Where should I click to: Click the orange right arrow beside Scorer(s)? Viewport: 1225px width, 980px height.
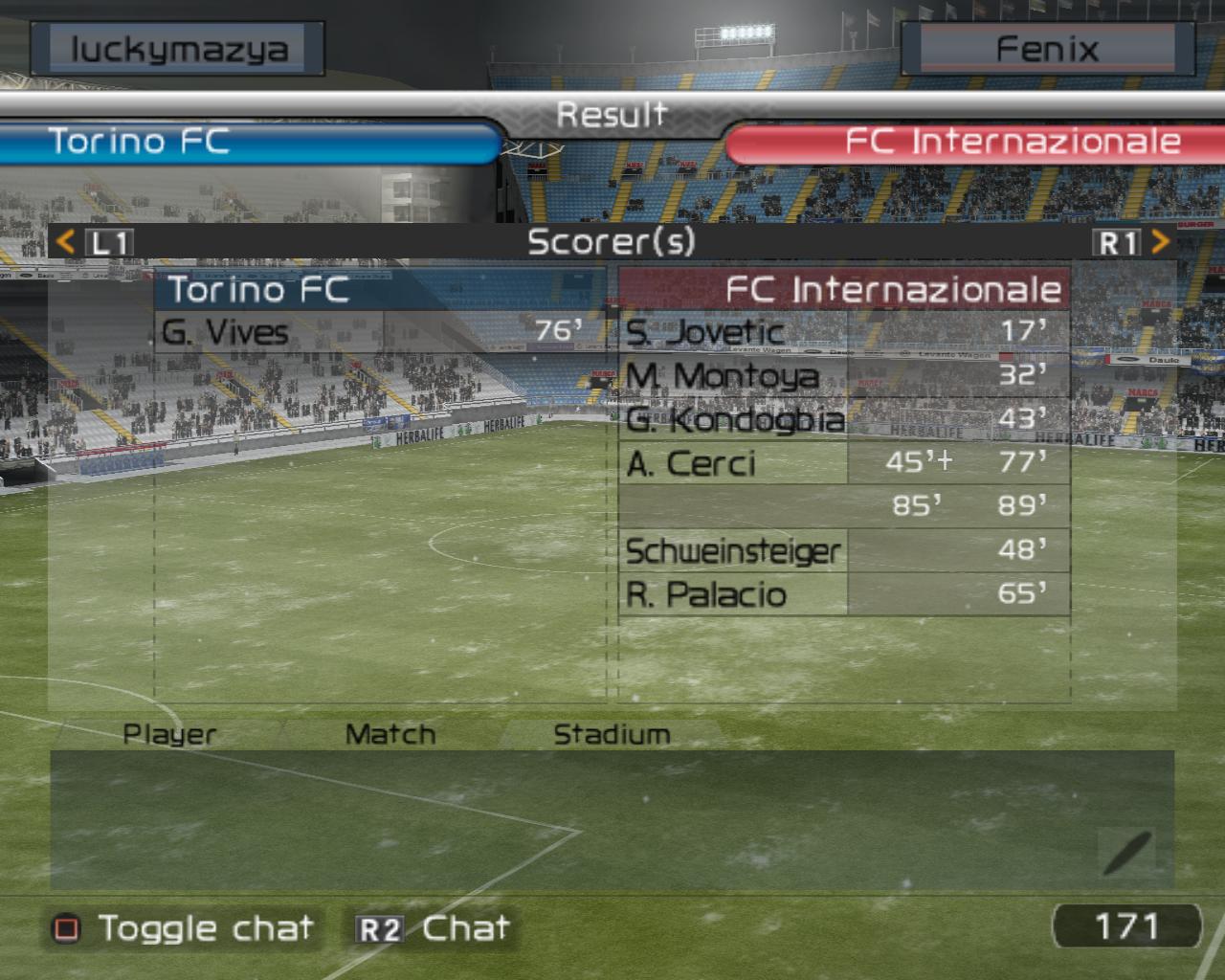click(1160, 241)
